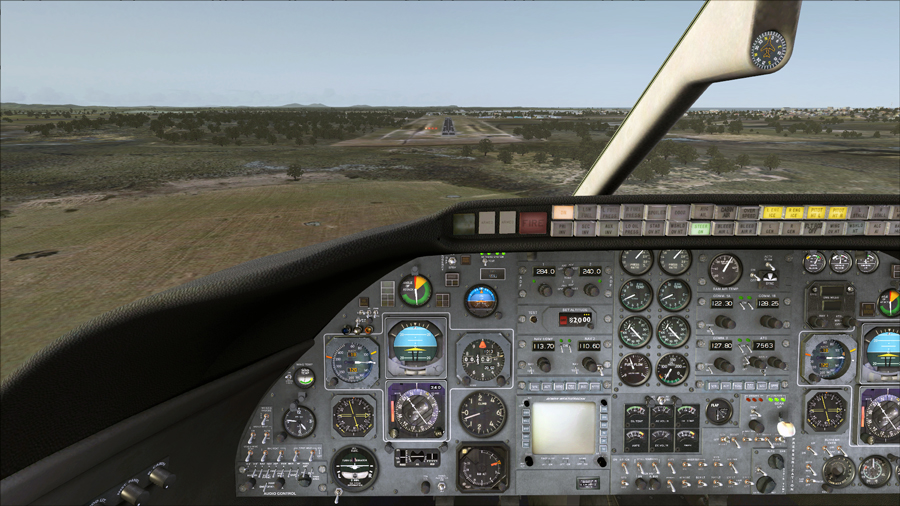The height and width of the screenshot is (506, 900).
Task: Open the weather radar display screen
Action: tap(563, 427)
